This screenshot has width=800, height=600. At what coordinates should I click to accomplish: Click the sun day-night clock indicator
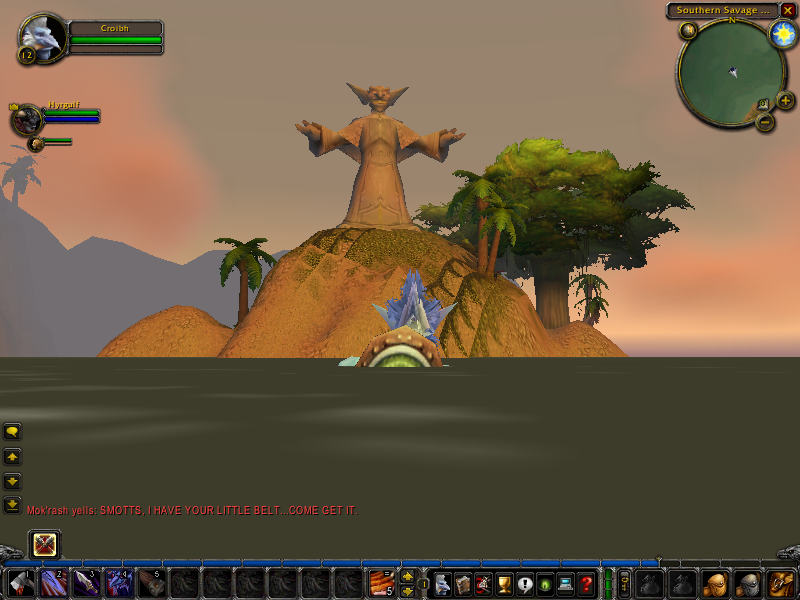coord(783,34)
